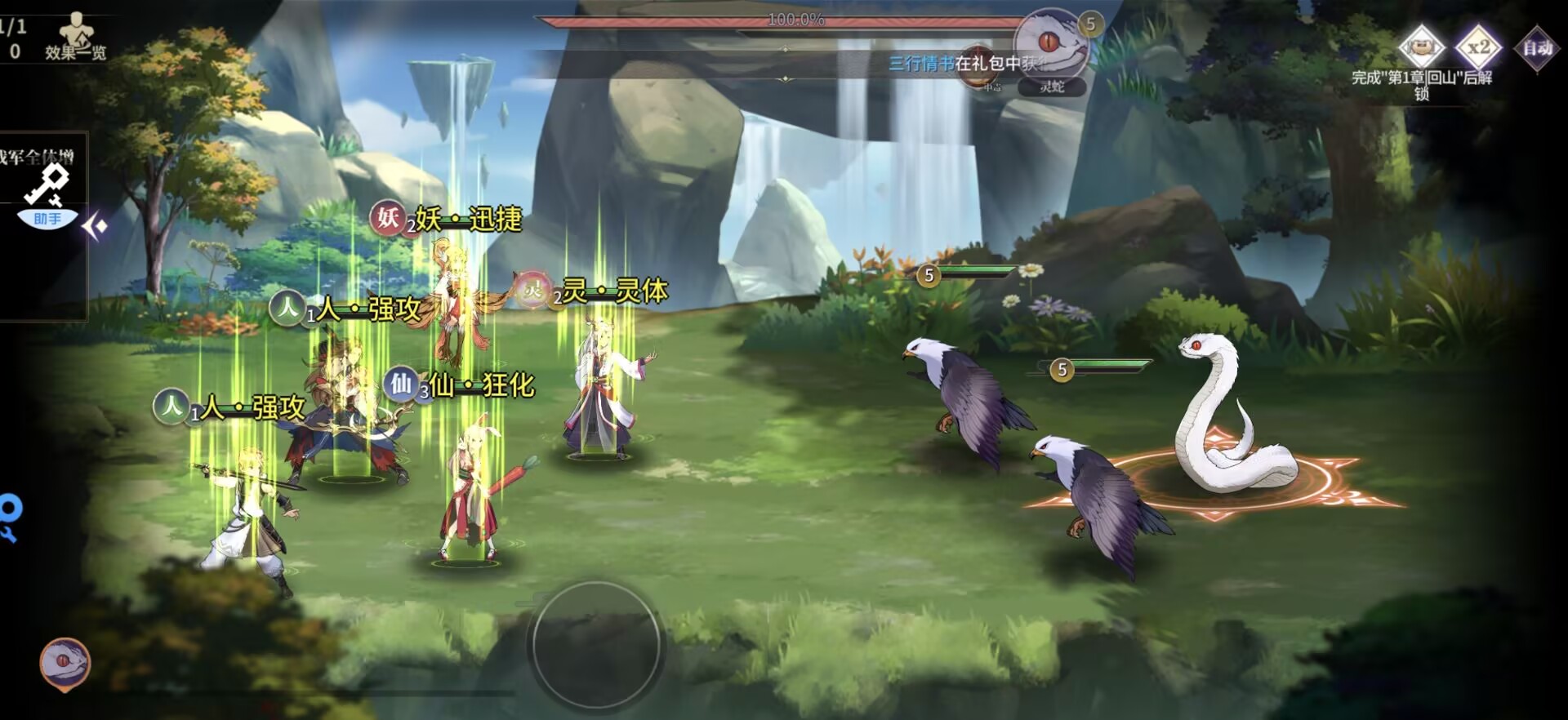Tap the snake avatar bubble at bottom left
Image resolution: width=1568 pixels, height=720 pixels.
click(65, 664)
